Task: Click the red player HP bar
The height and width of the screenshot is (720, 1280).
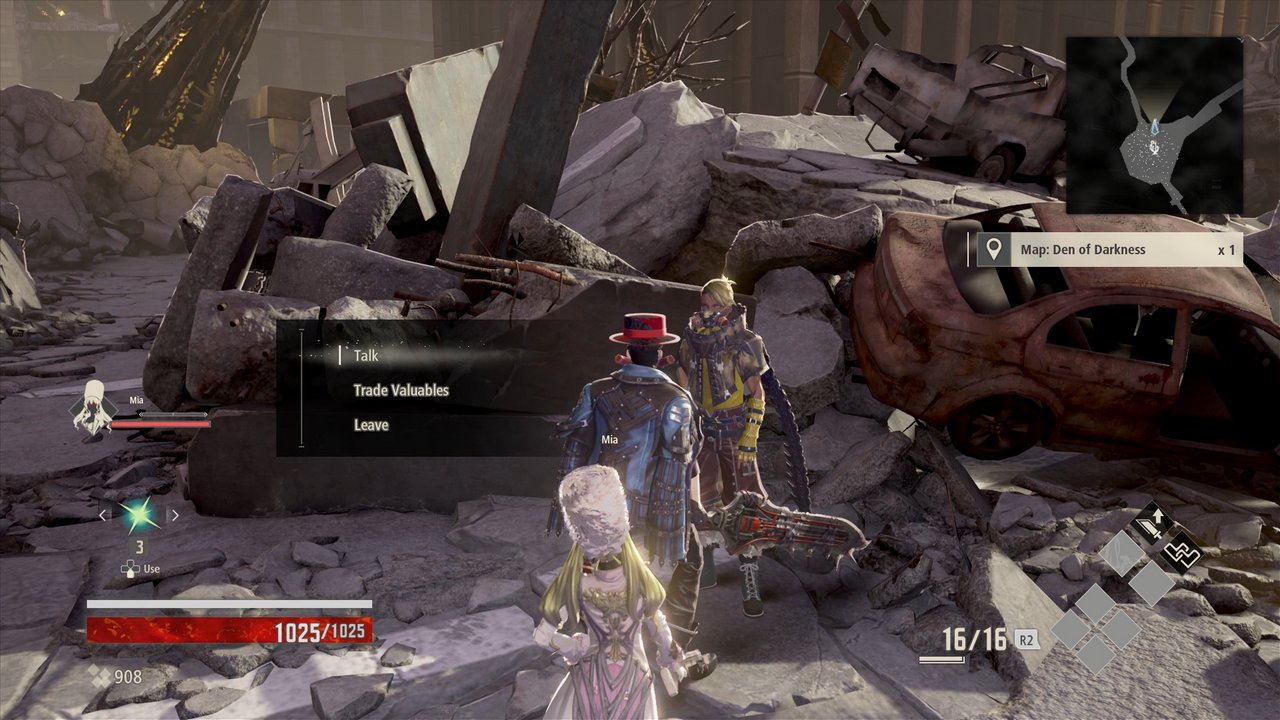Action: point(230,628)
